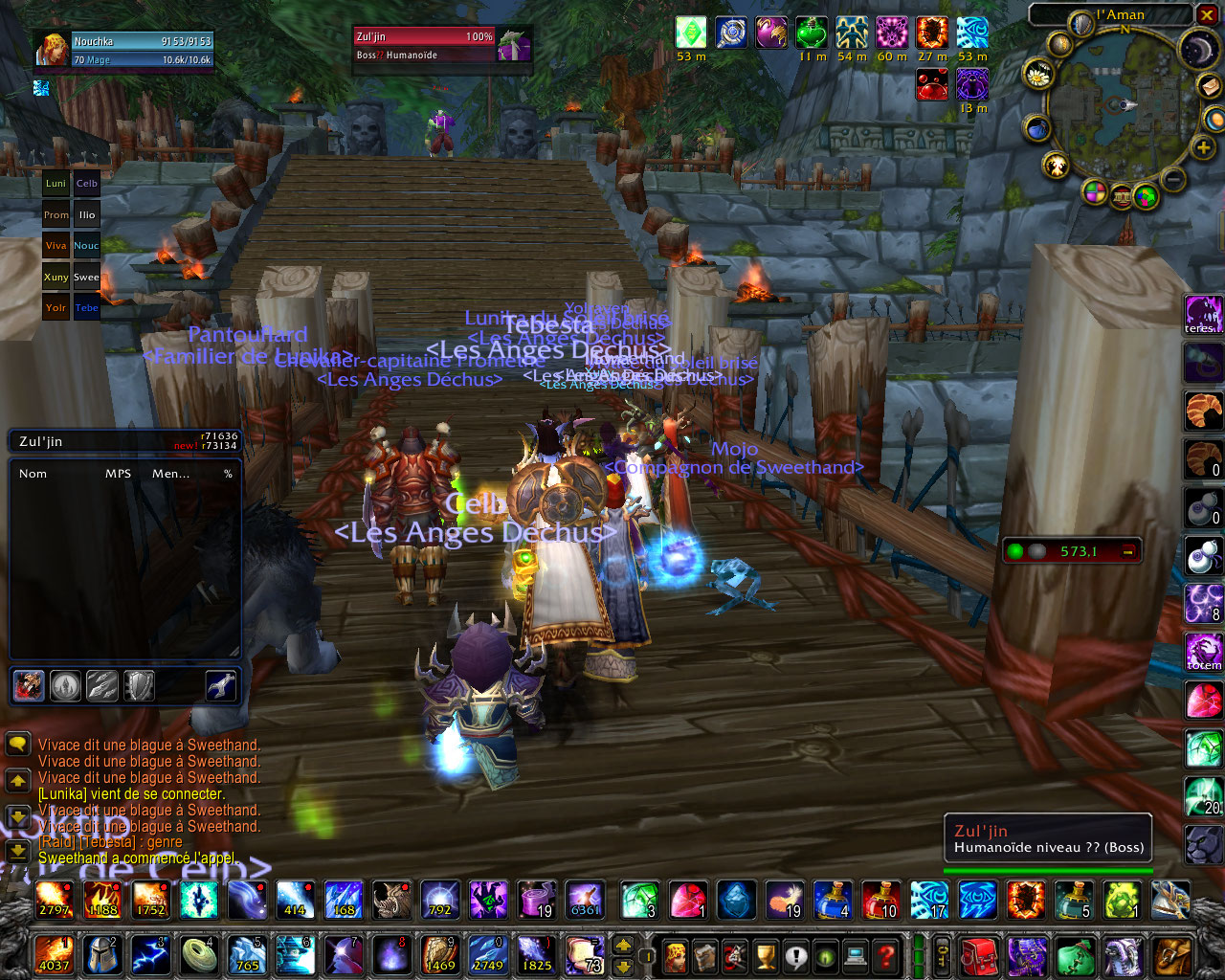The image size is (1225, 980).
Task: Open the red backpack bag slot
Action: click(x=978, y=955)
